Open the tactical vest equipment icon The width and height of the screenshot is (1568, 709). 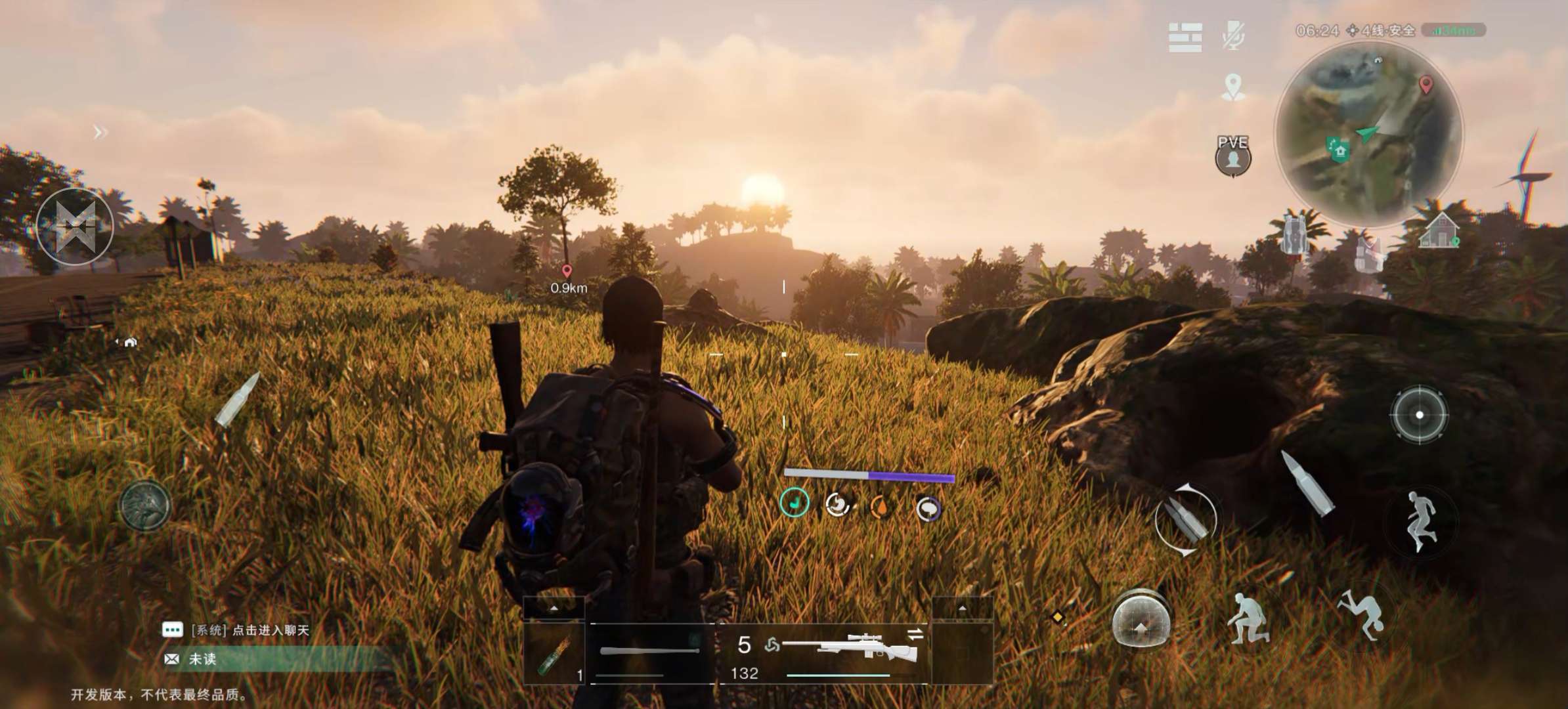pos(1370,253)
